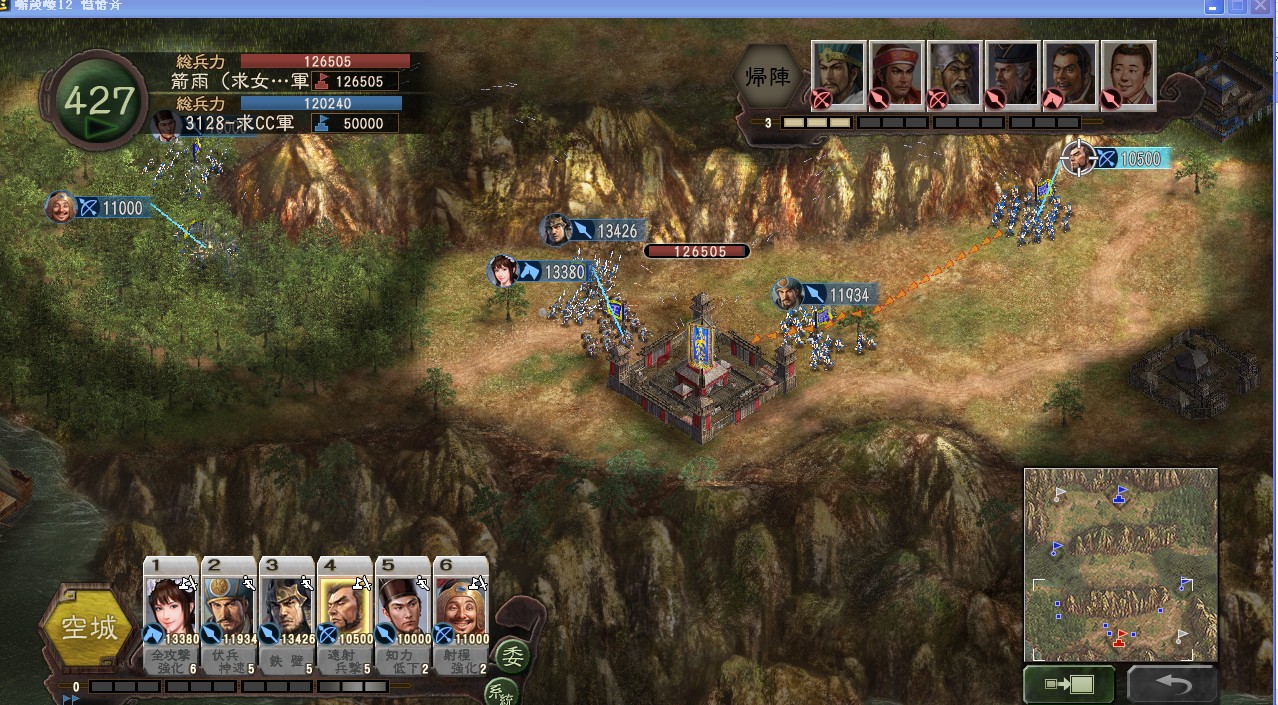Click the green 427 timer play dial
The width and height of the screenshot is (1278, 705).
coord(98,103)
